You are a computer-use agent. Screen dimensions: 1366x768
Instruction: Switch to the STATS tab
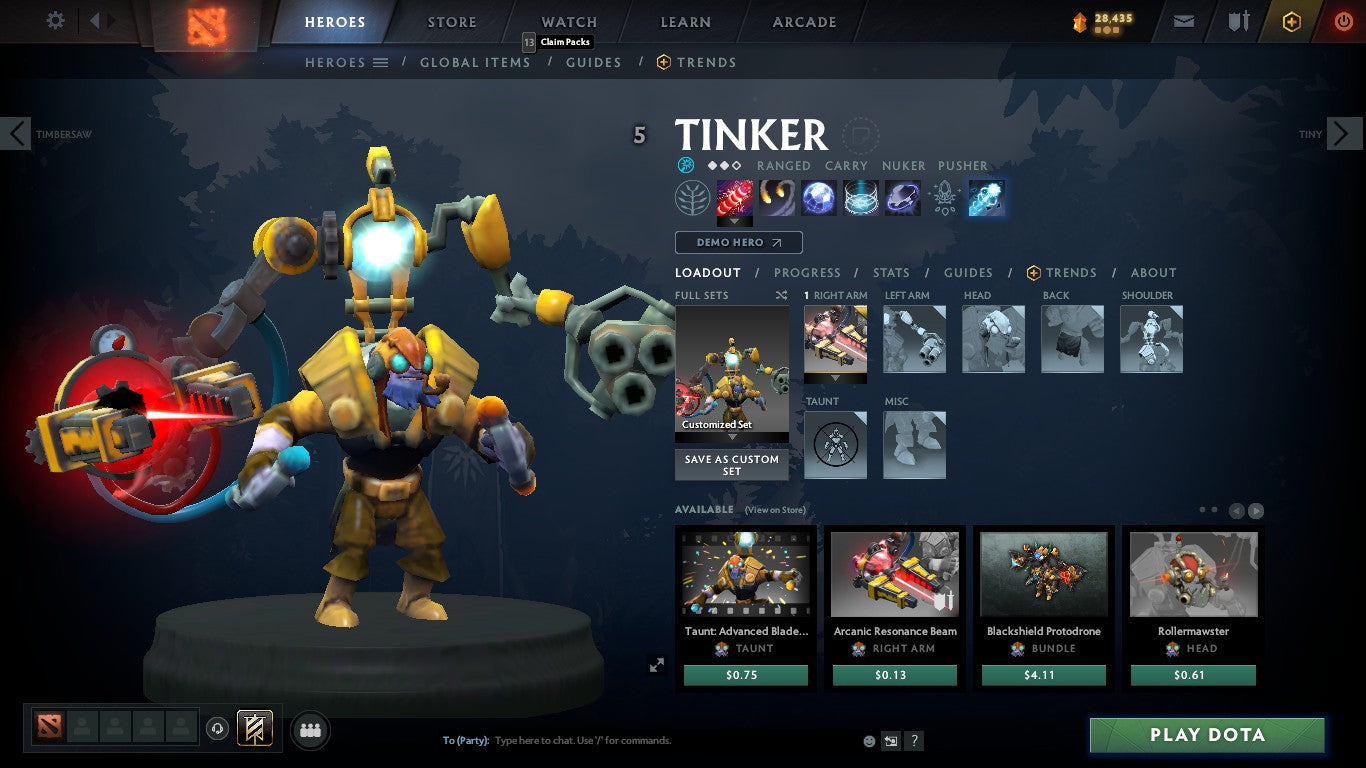point(890,272)
